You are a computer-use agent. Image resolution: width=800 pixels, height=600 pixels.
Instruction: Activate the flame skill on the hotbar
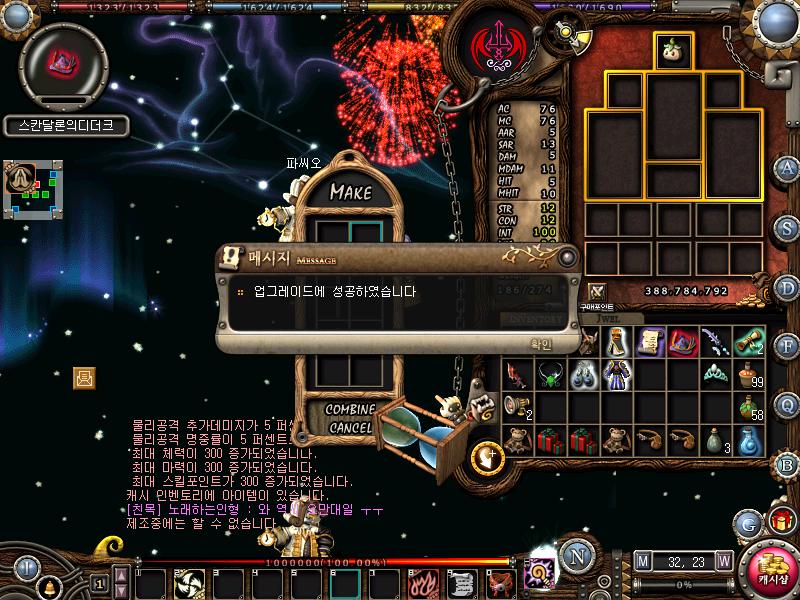click(420, 582)
